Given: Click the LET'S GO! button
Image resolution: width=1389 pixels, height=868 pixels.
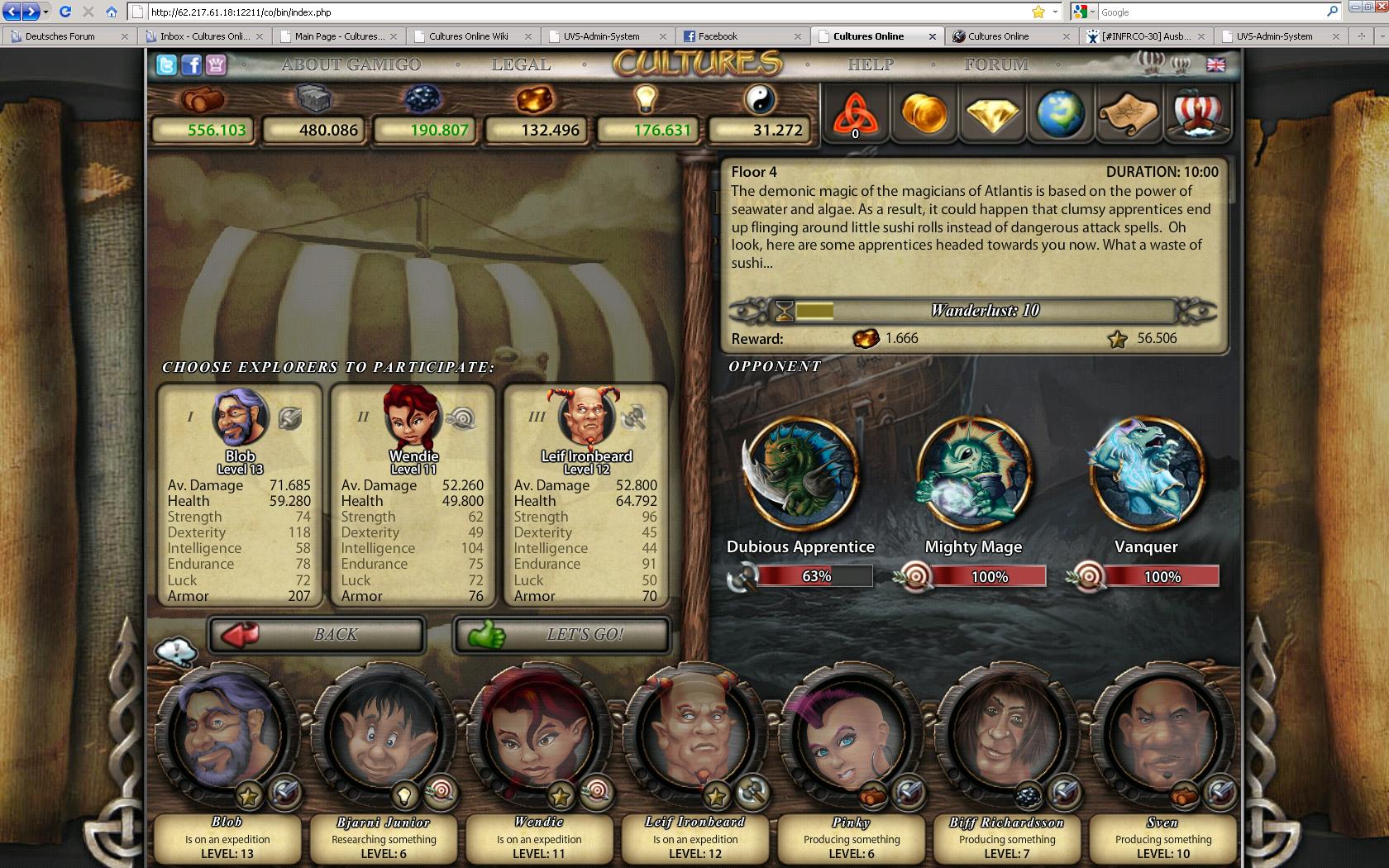Looking at the screenshot, I should pyautogui.click(x=561, y=635).
